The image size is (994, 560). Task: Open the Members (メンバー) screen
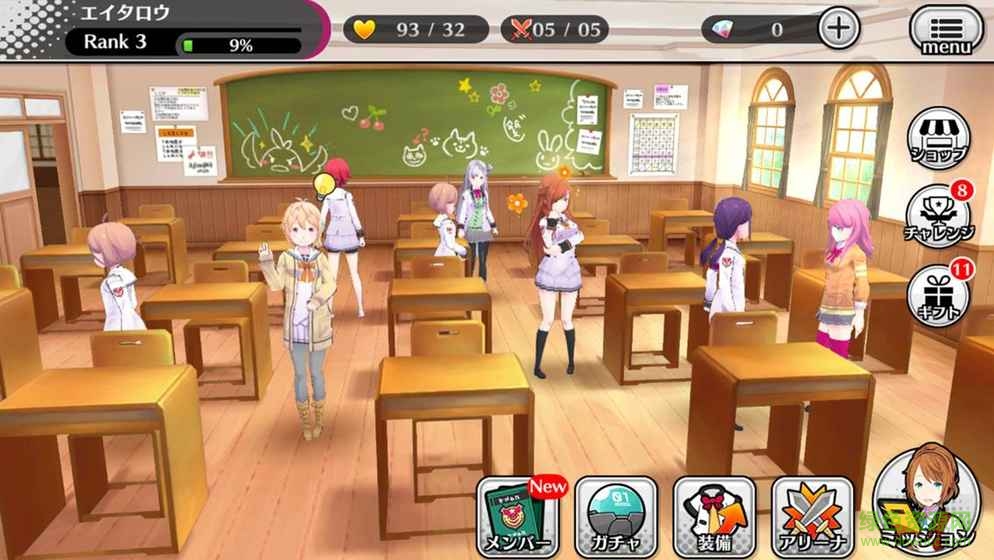[518, 517]
